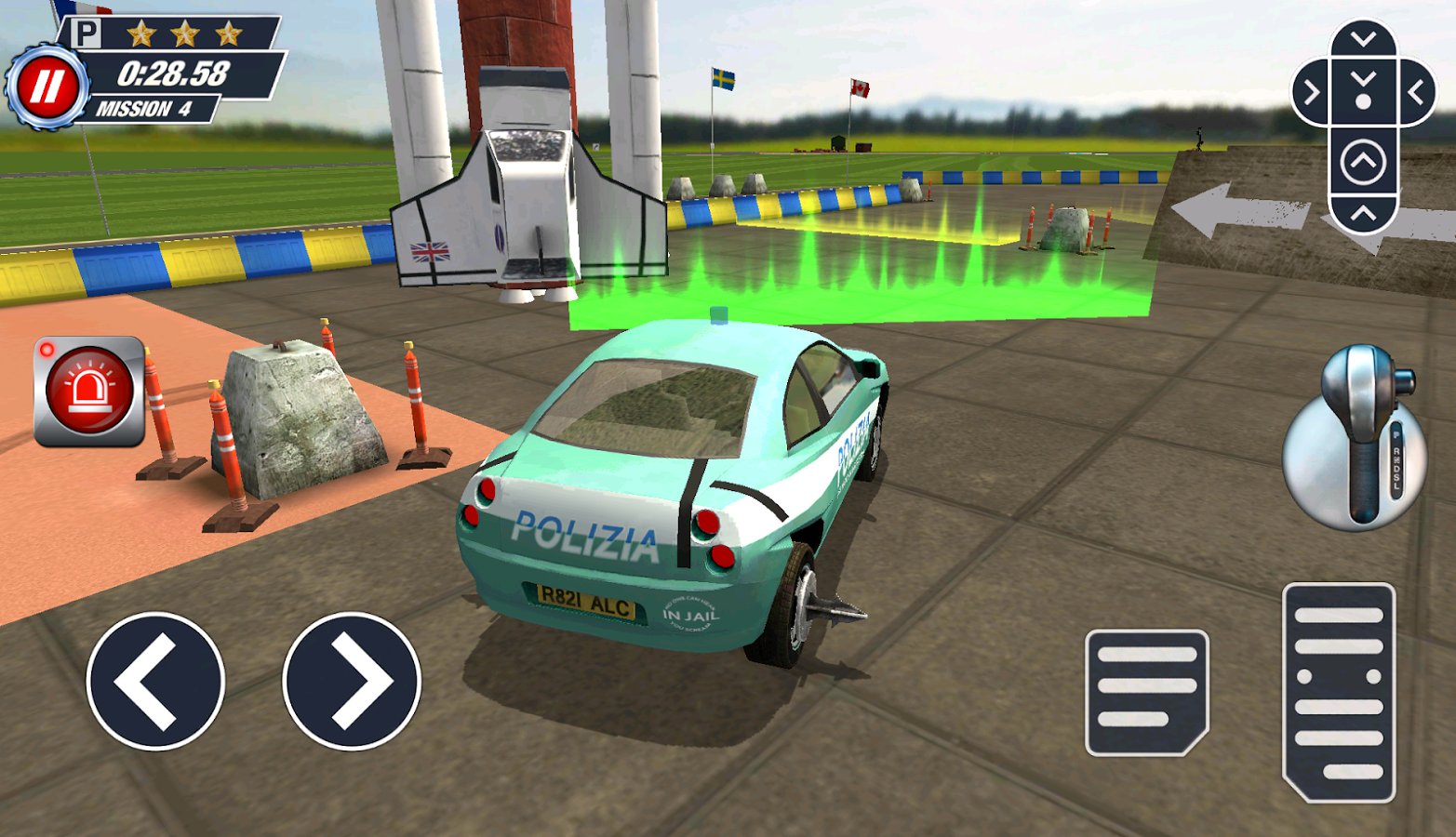Pause the game
This screenshot has width=1456, height=837.
(x=46, y=82)
